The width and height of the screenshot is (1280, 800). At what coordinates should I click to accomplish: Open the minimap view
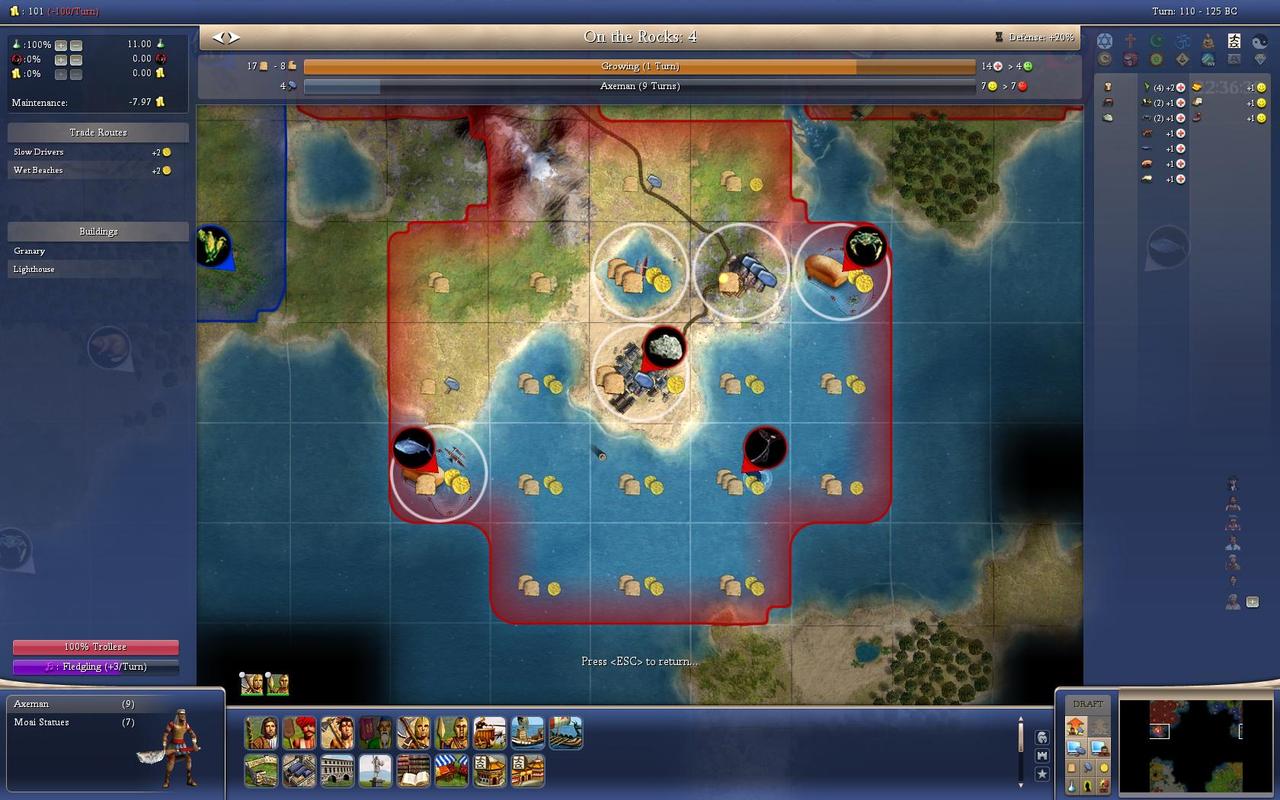pos(1194,745)
